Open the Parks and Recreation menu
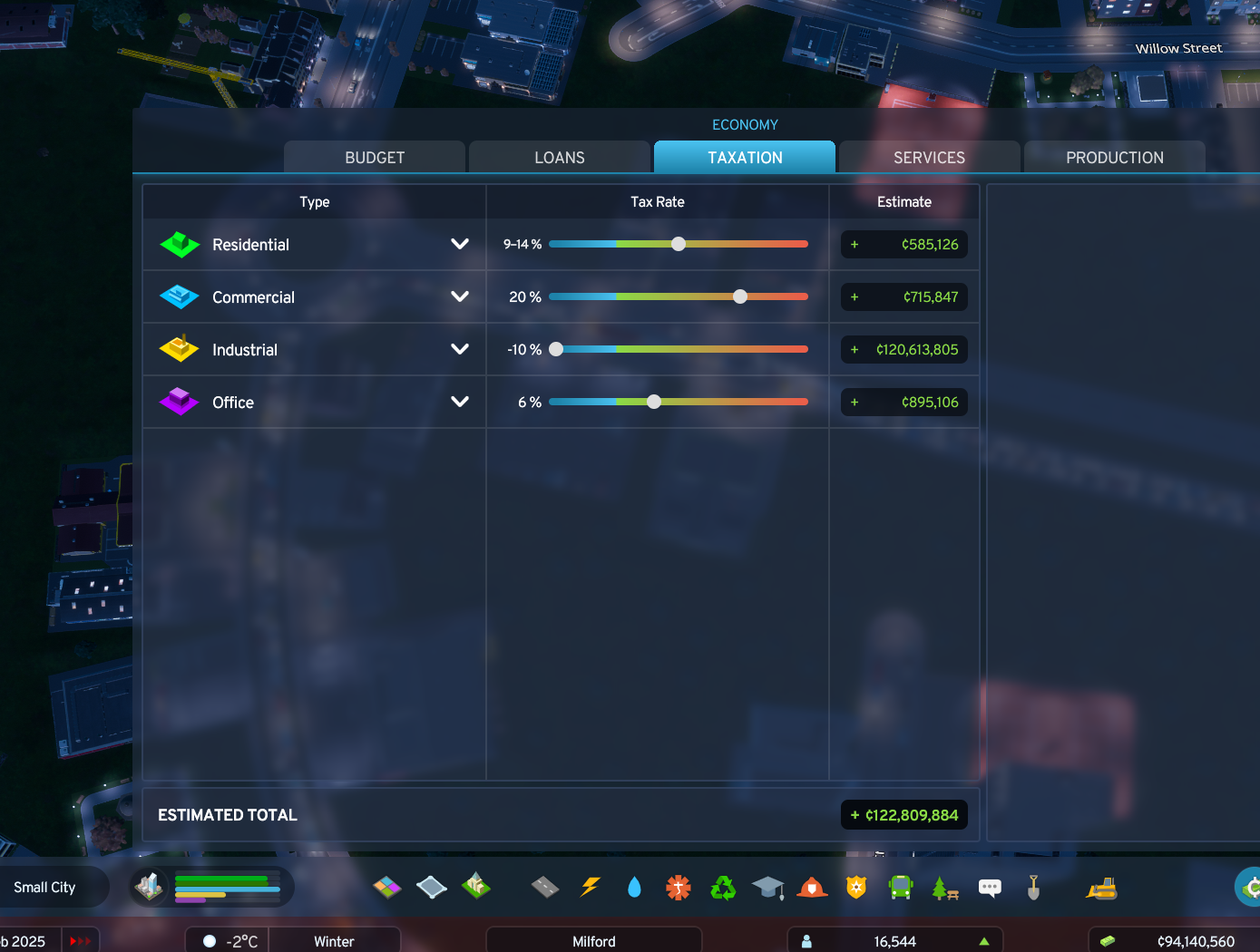 pos(944,888)
